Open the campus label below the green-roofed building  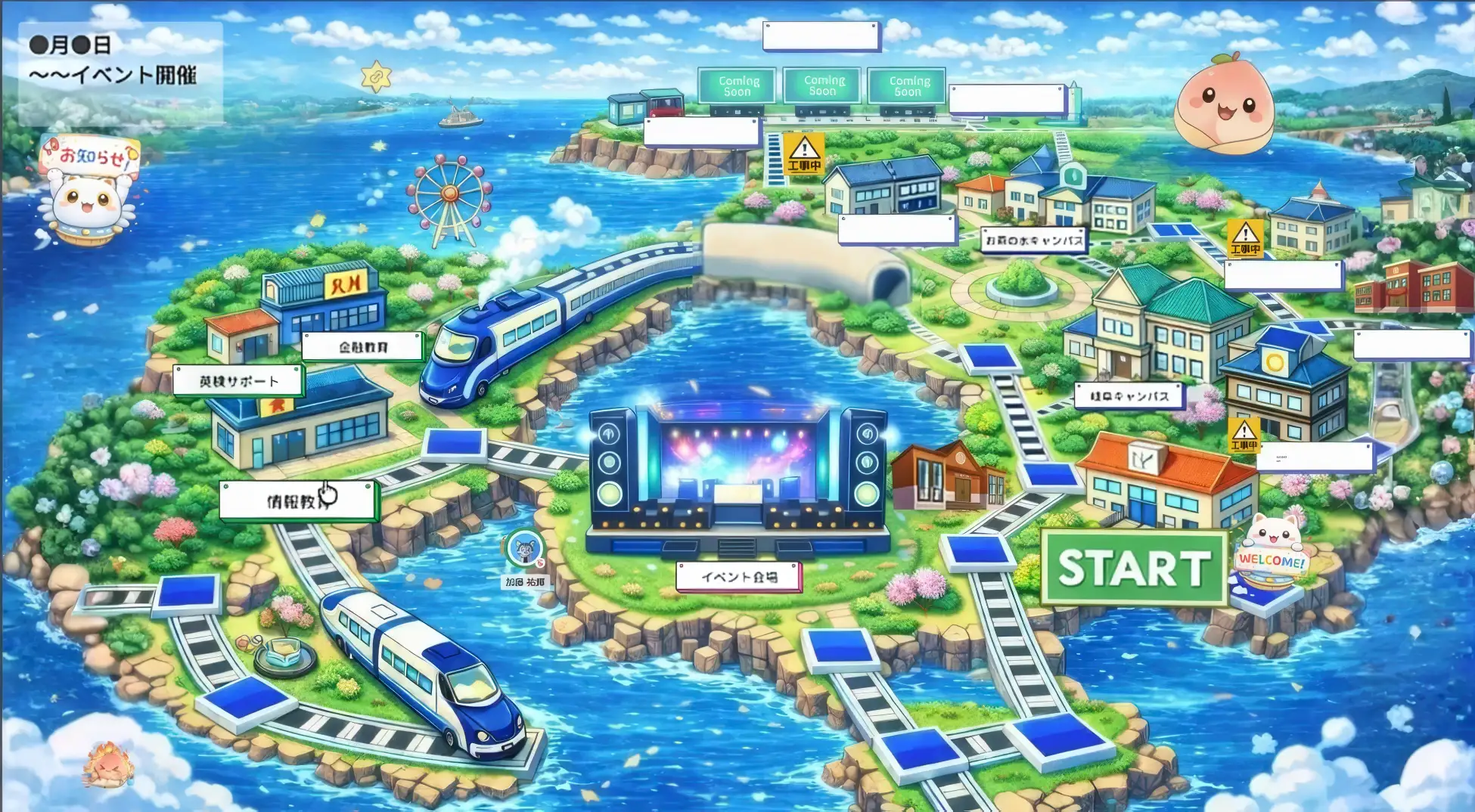1129,395
